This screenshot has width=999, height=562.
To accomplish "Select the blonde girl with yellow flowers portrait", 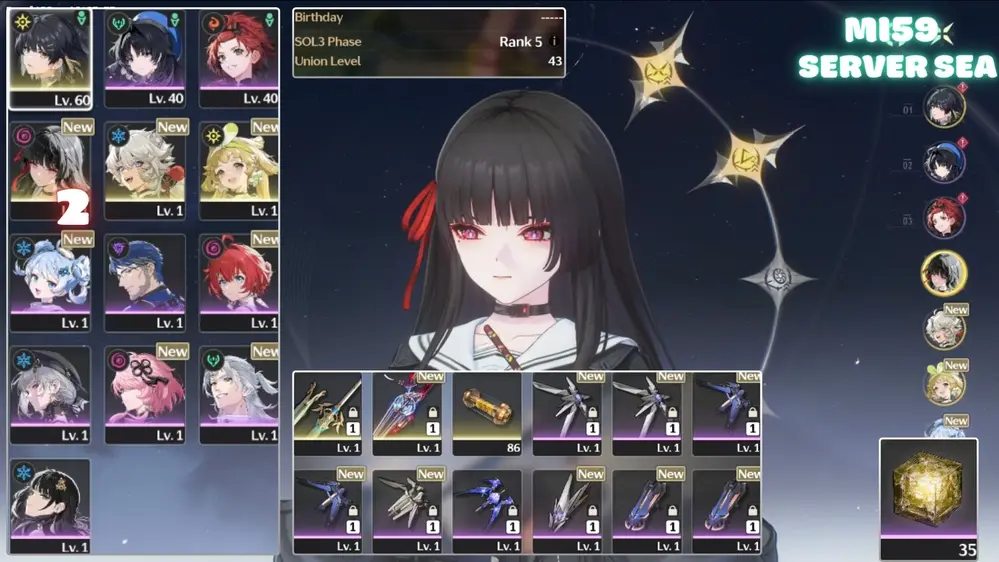I will click(239, 170).
